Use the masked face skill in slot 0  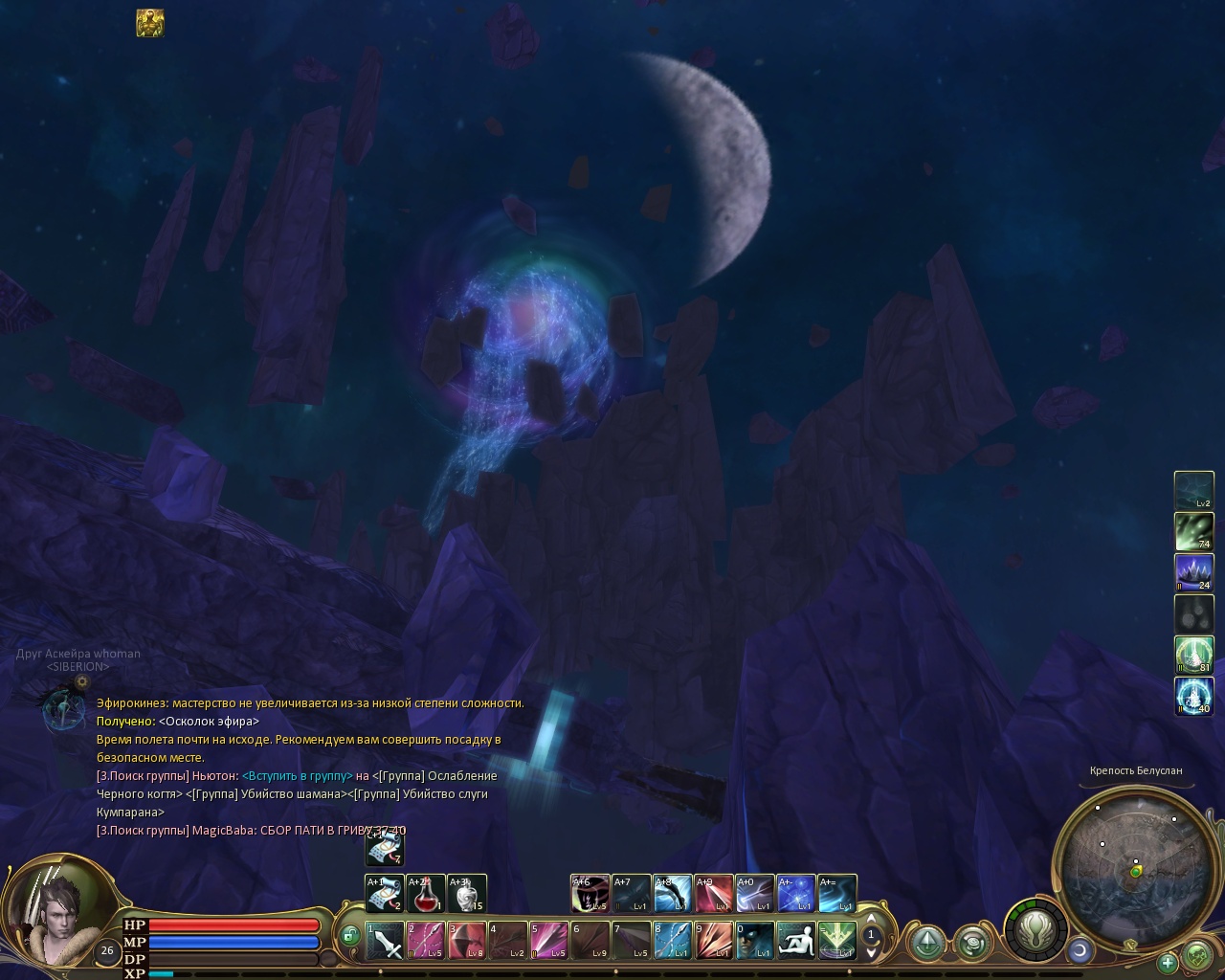click(x=754, y=940)
